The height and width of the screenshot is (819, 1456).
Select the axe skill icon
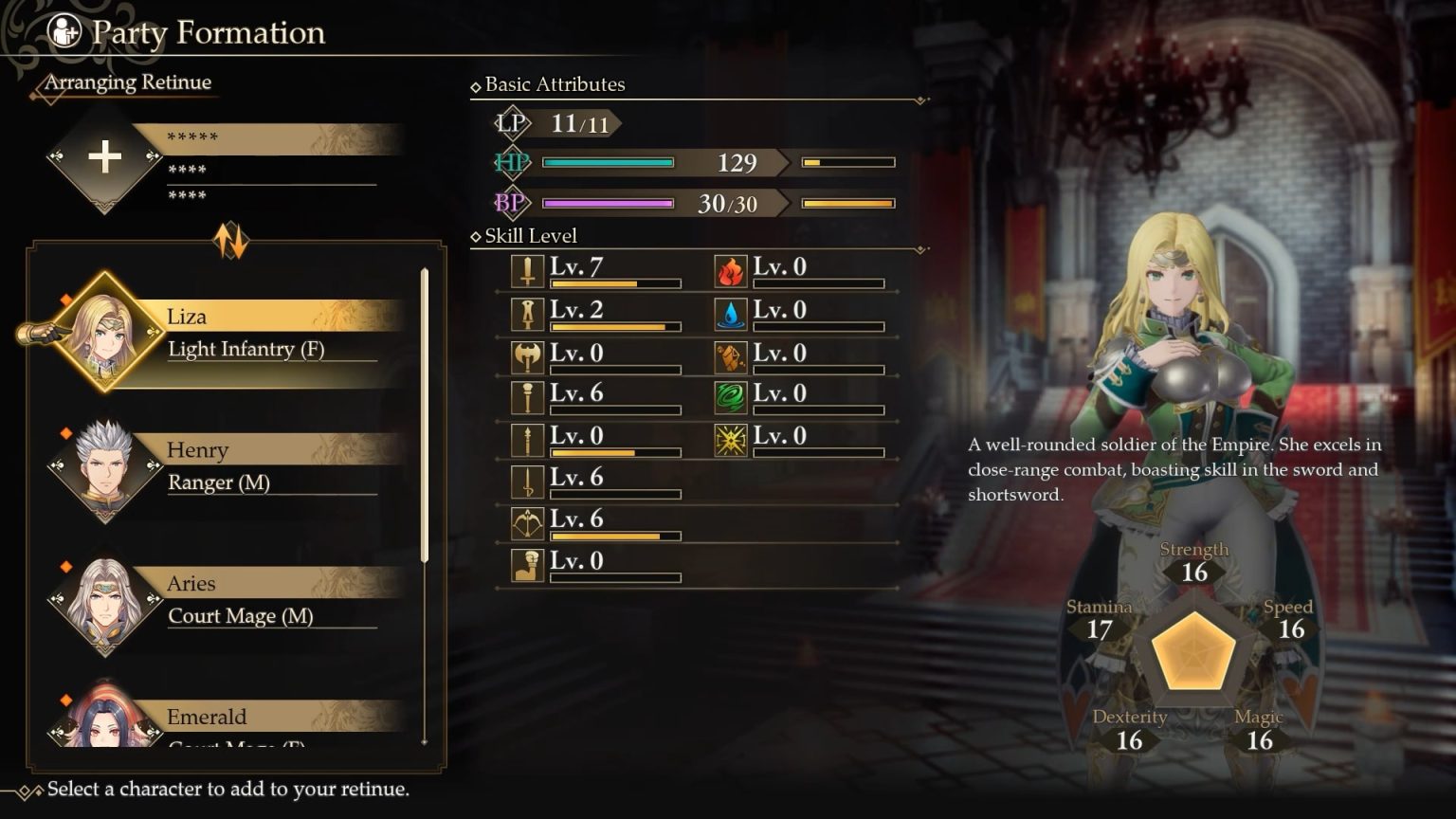point(527,355)
